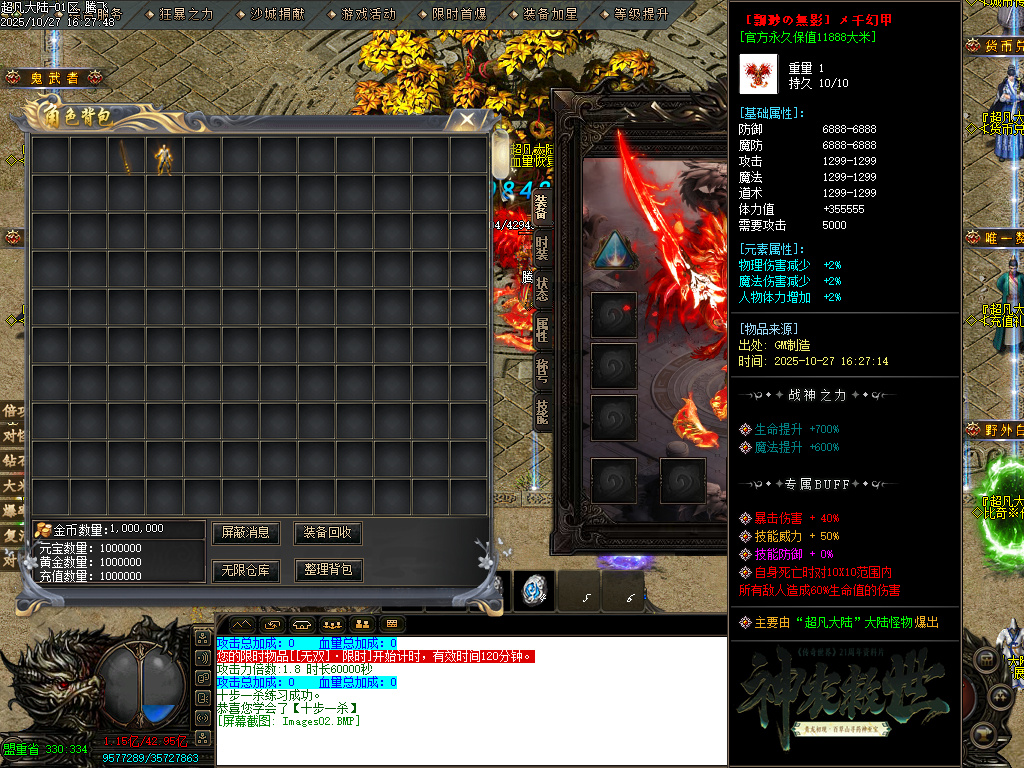The width and height of the screenshot is (1024, 768).
Task: Click the 屏蔽消息 button
Action: (x=246, y=533)
